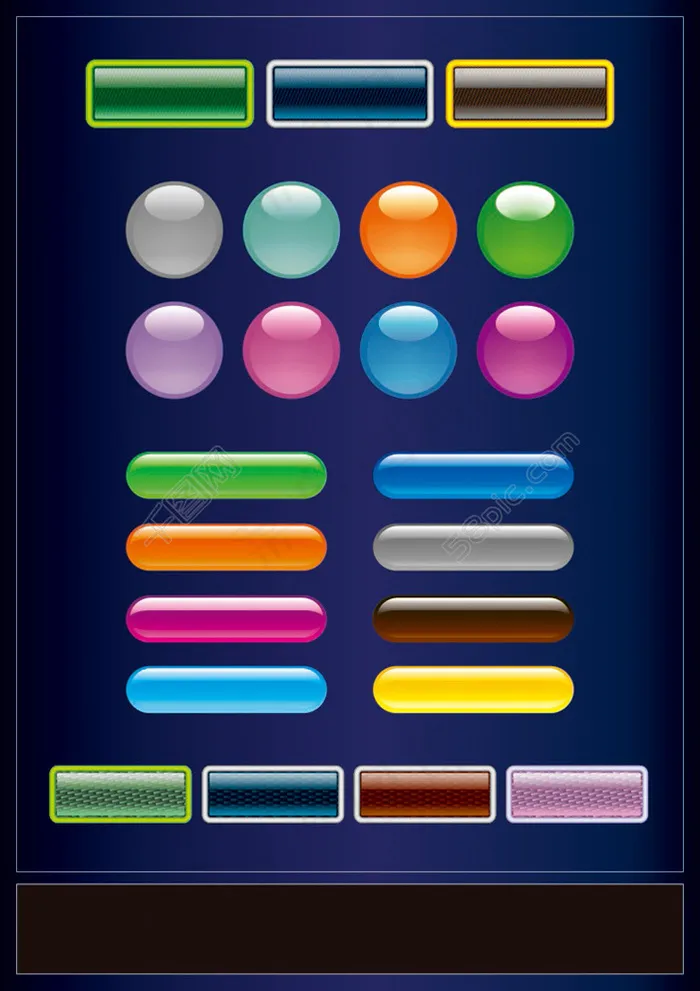Activate the orange round orb button
The height and width of the screenshot is (991, 700).
pos(408,230)
